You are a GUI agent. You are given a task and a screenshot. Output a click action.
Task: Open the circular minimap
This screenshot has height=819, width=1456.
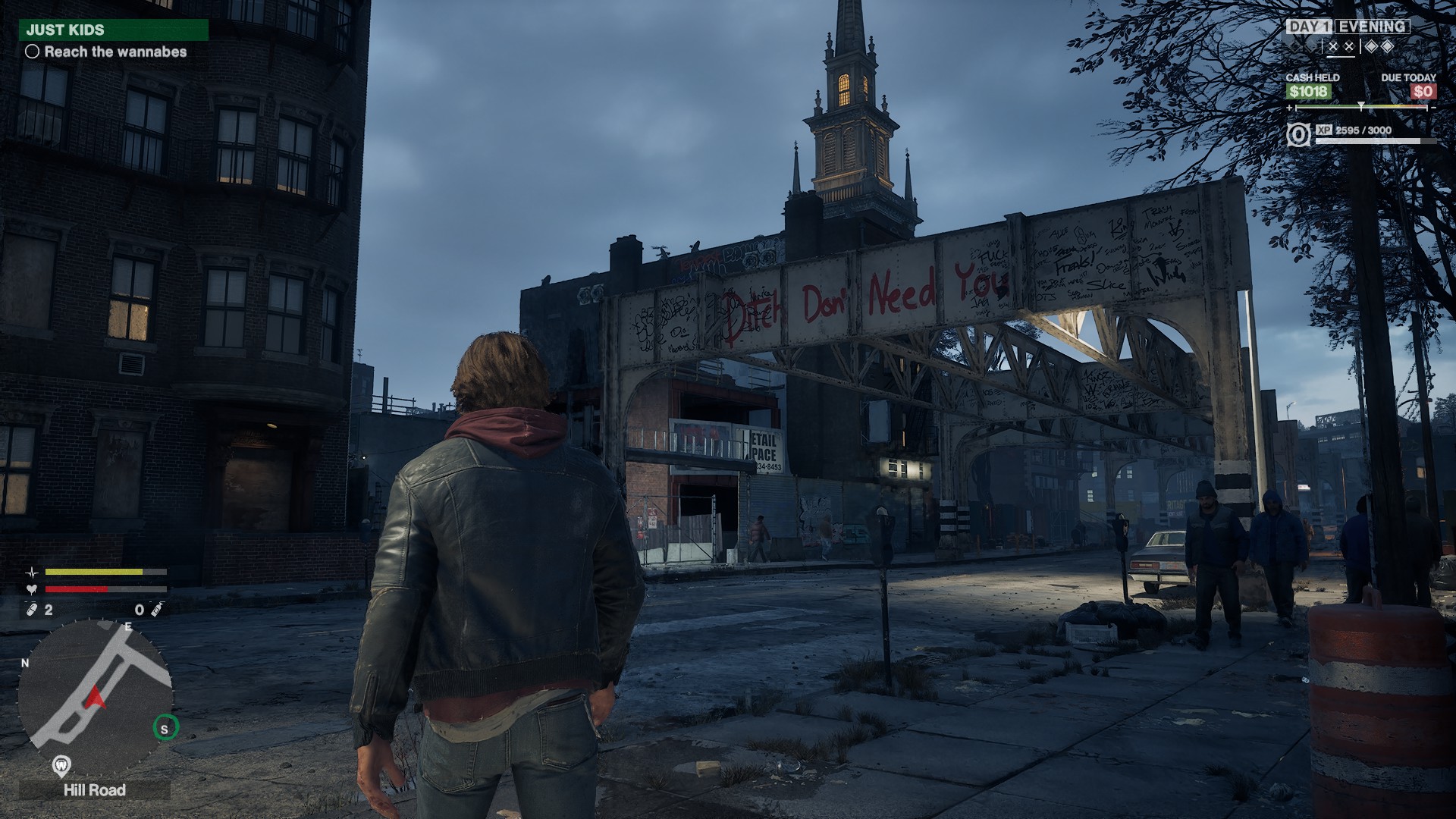pyautogui.click(x=95, y=697)
